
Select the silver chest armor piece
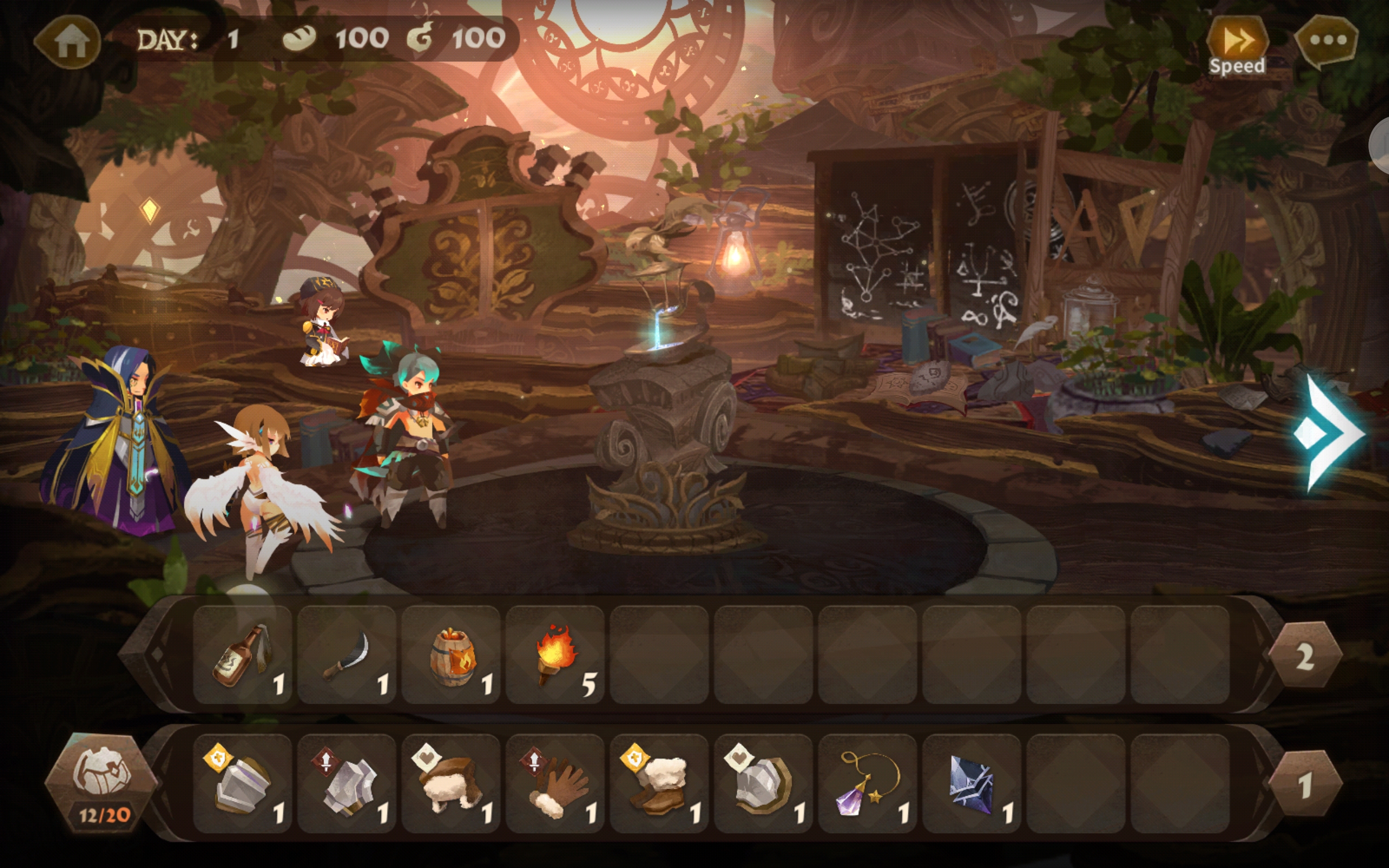click(x=243, y=783)
